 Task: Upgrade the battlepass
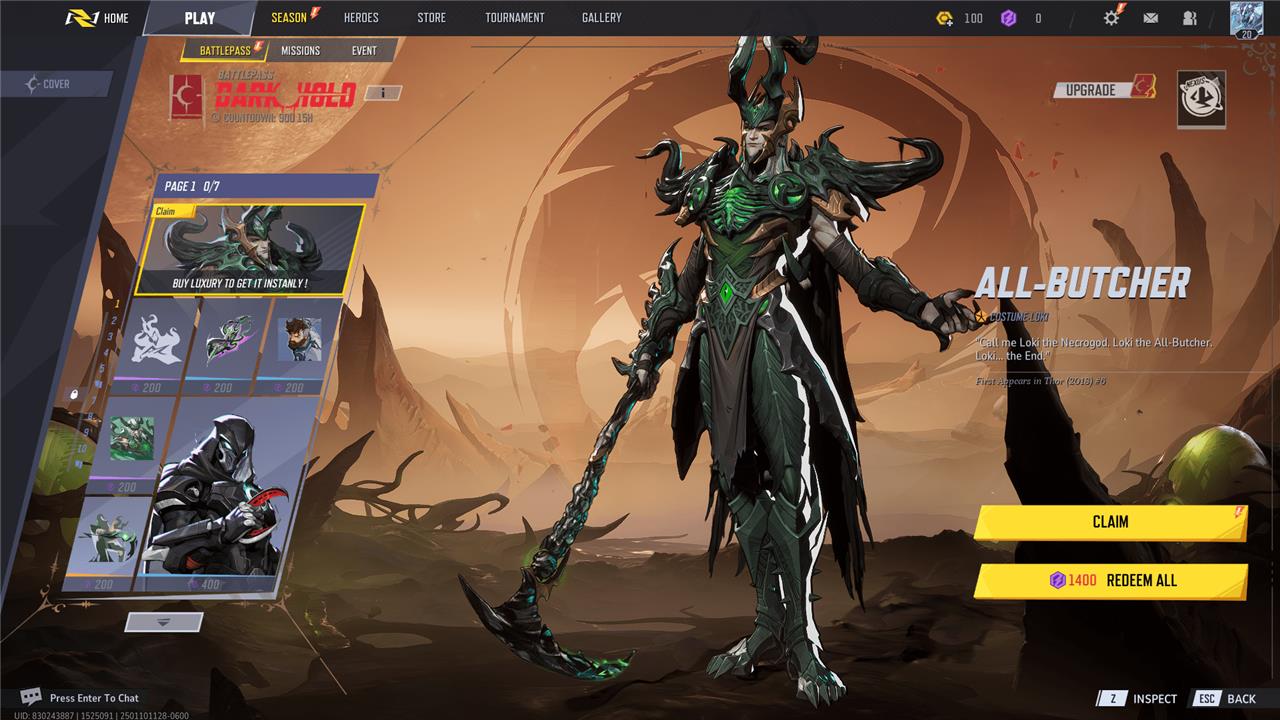[x=1102, y=90]
